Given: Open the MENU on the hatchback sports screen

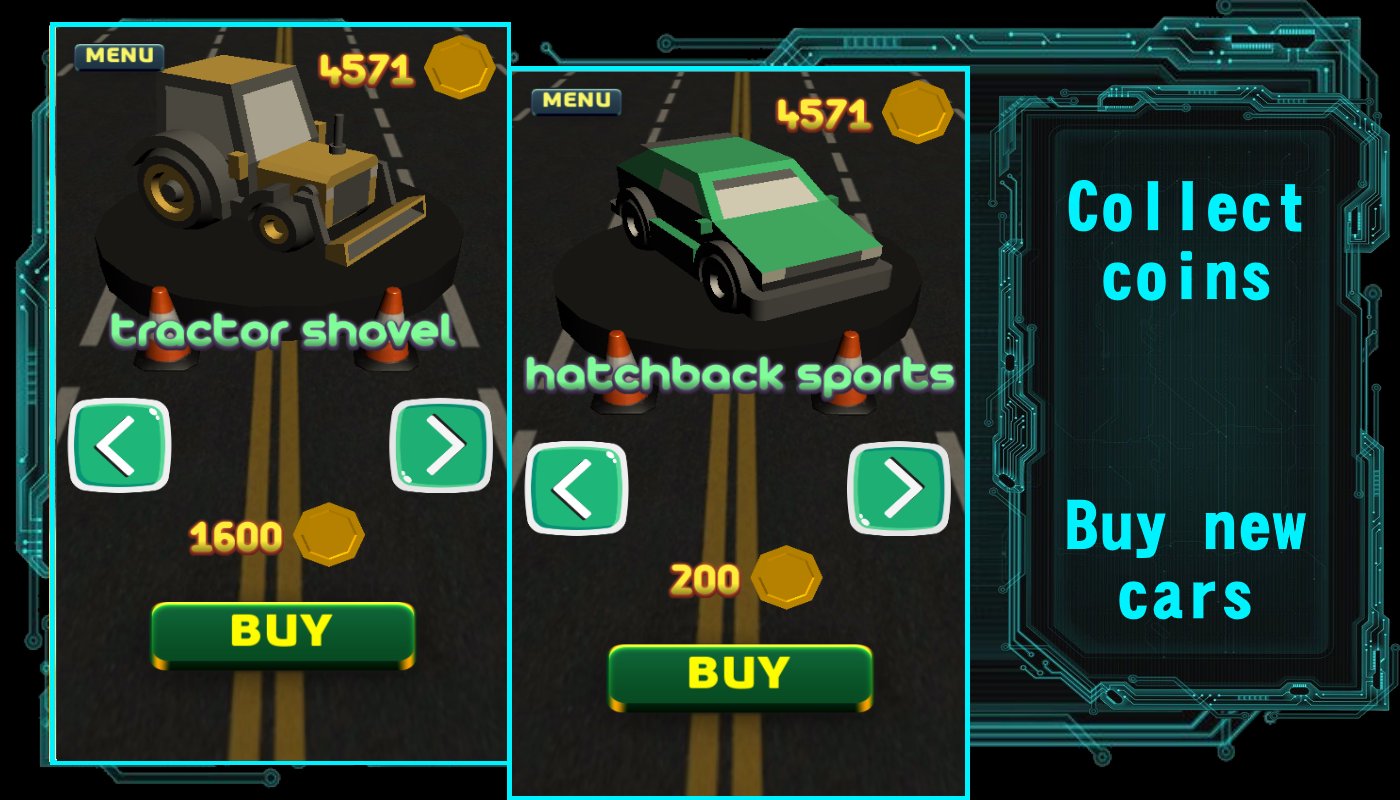Looking at the screenshot, I should 576,100.
